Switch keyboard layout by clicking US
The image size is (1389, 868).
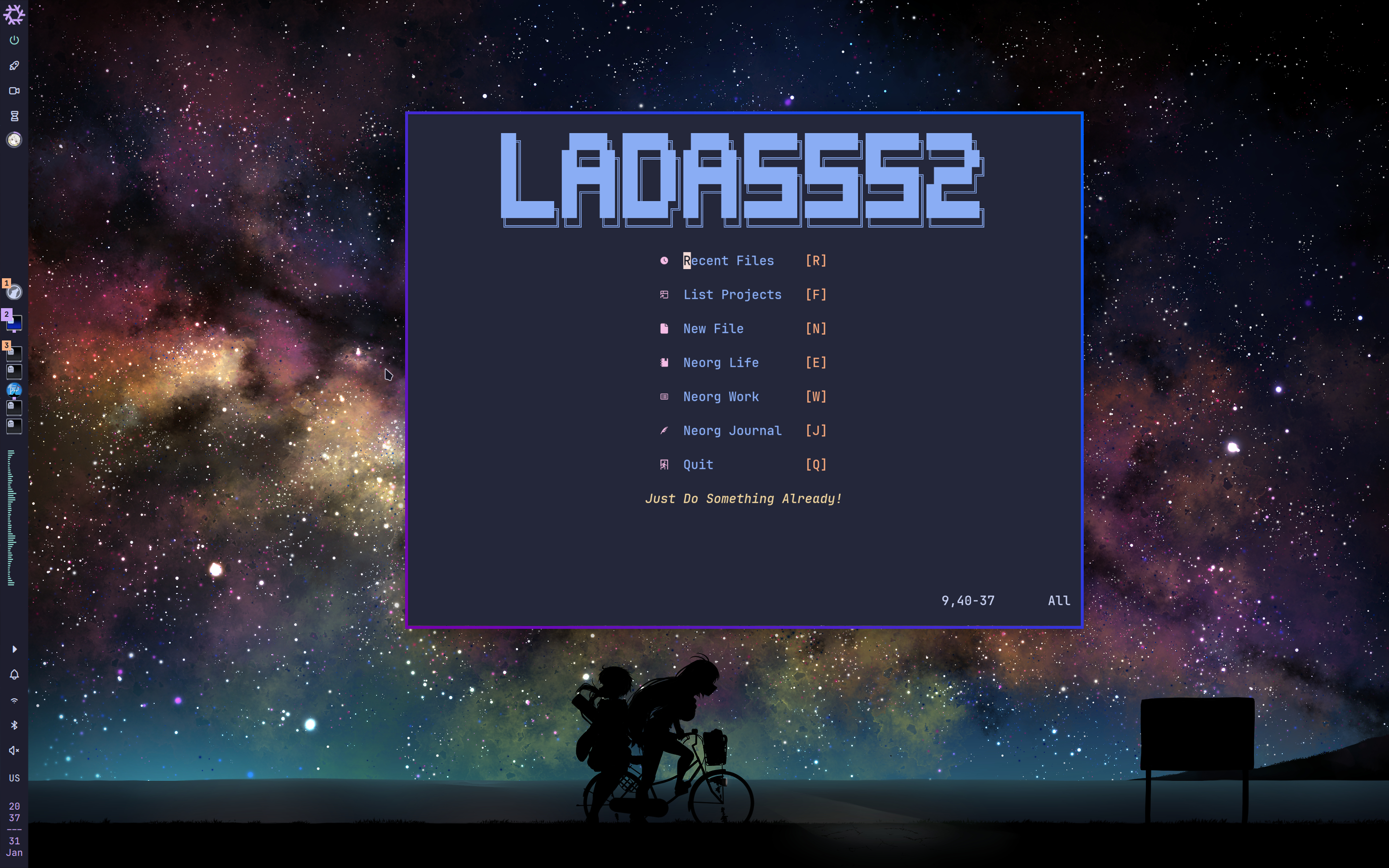(14, 778)
